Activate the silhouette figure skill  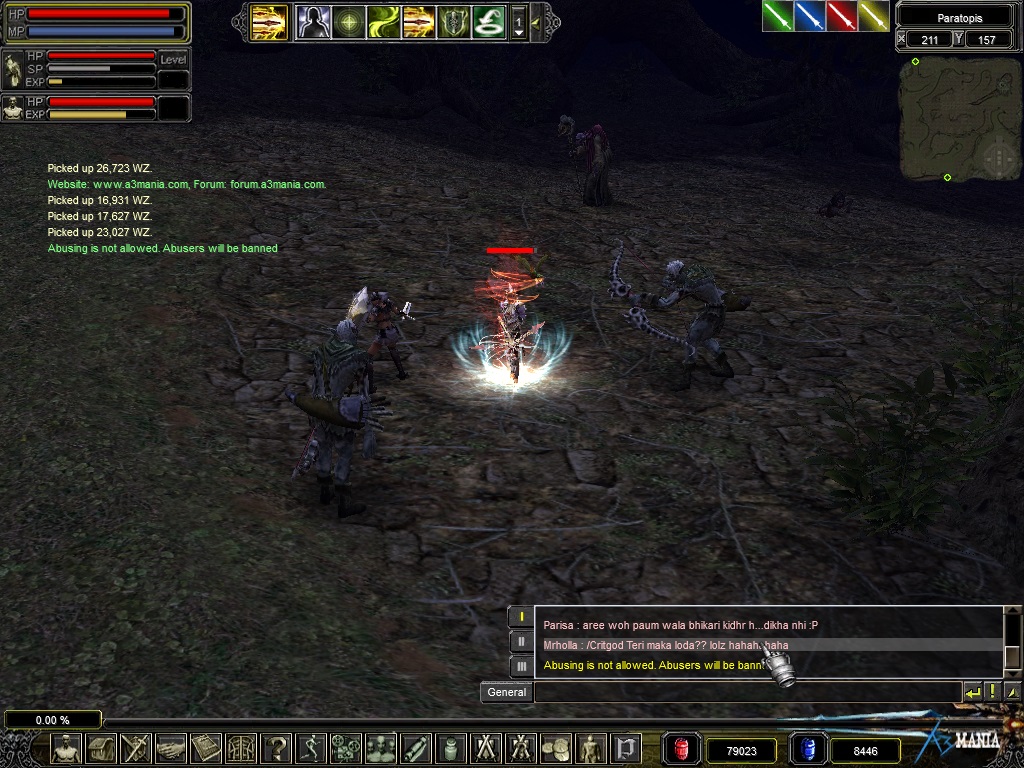coord(313,22)
